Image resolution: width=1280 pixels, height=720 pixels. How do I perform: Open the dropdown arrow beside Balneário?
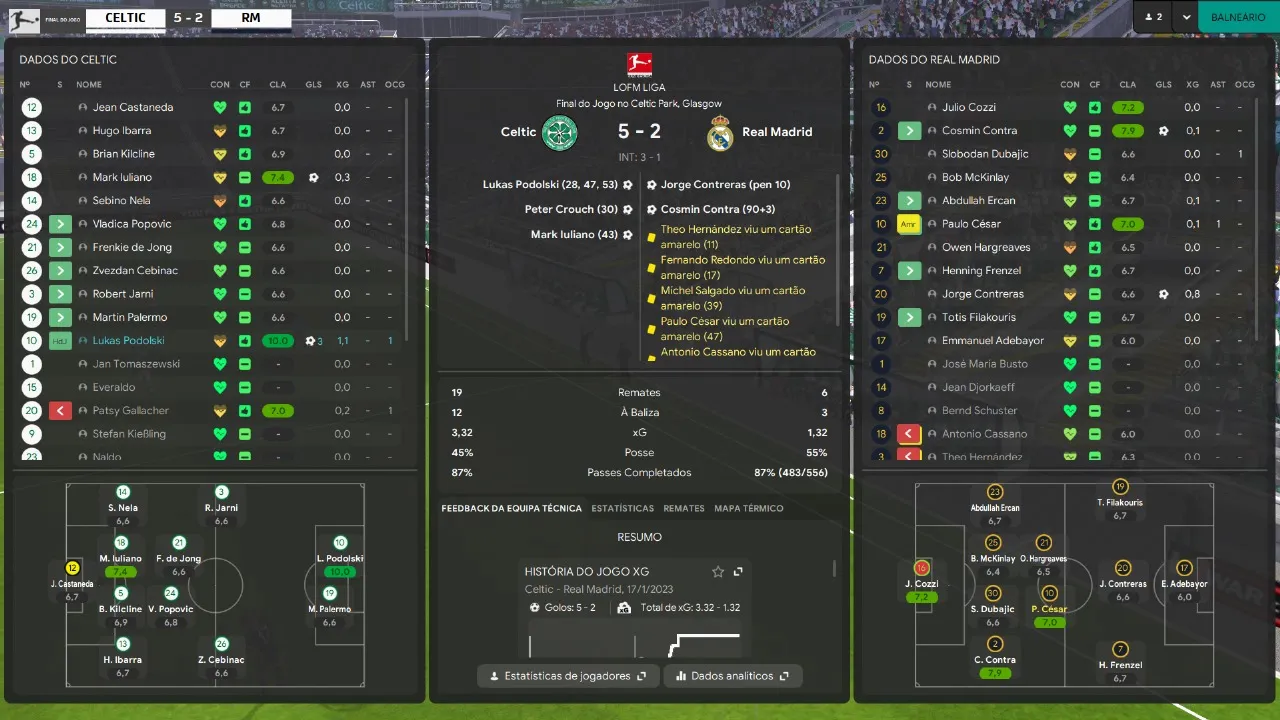(x=1186, y=17)
